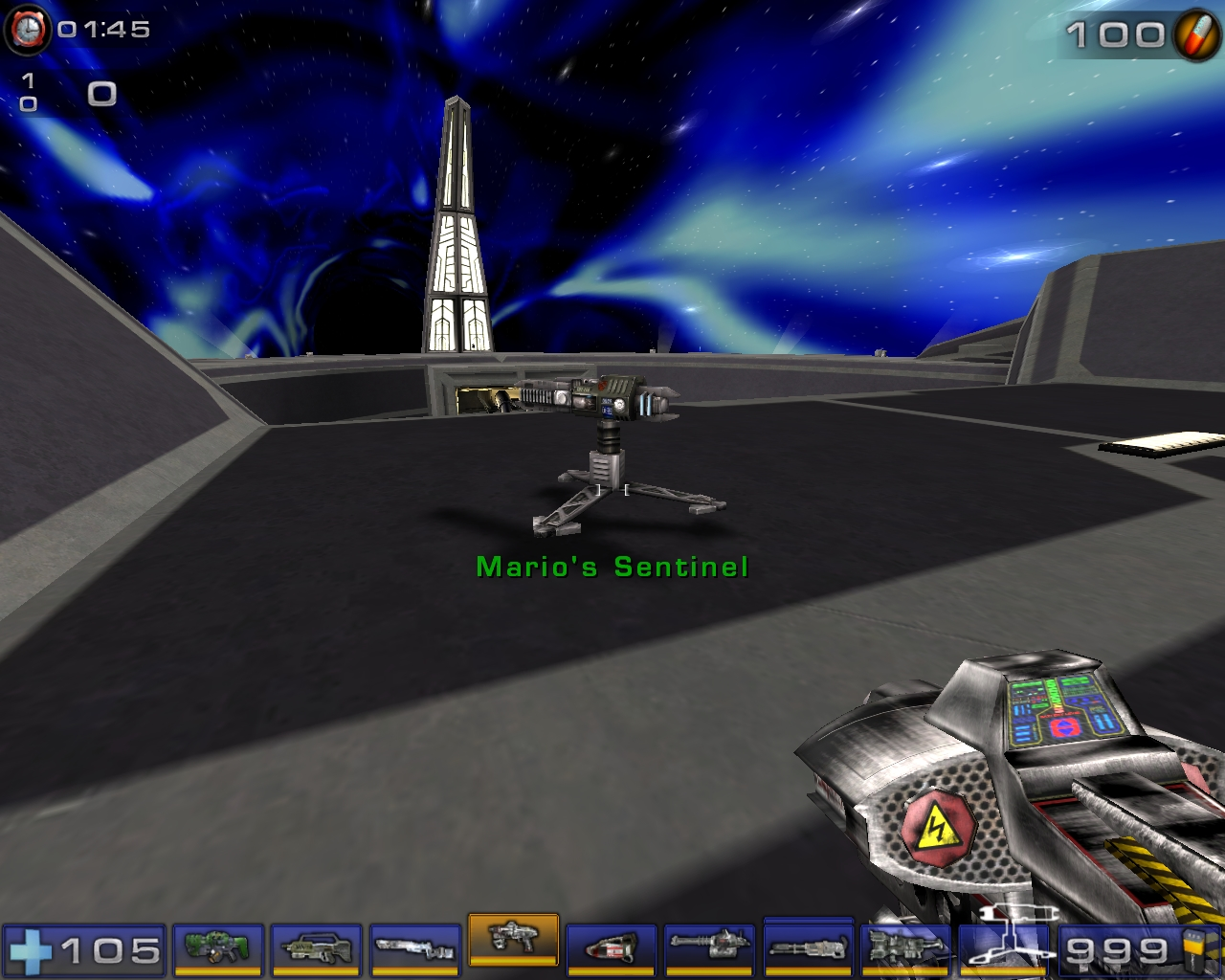Click the red alarm clock timer icon
Screen dimensions: 1225x980
point(29,28)
